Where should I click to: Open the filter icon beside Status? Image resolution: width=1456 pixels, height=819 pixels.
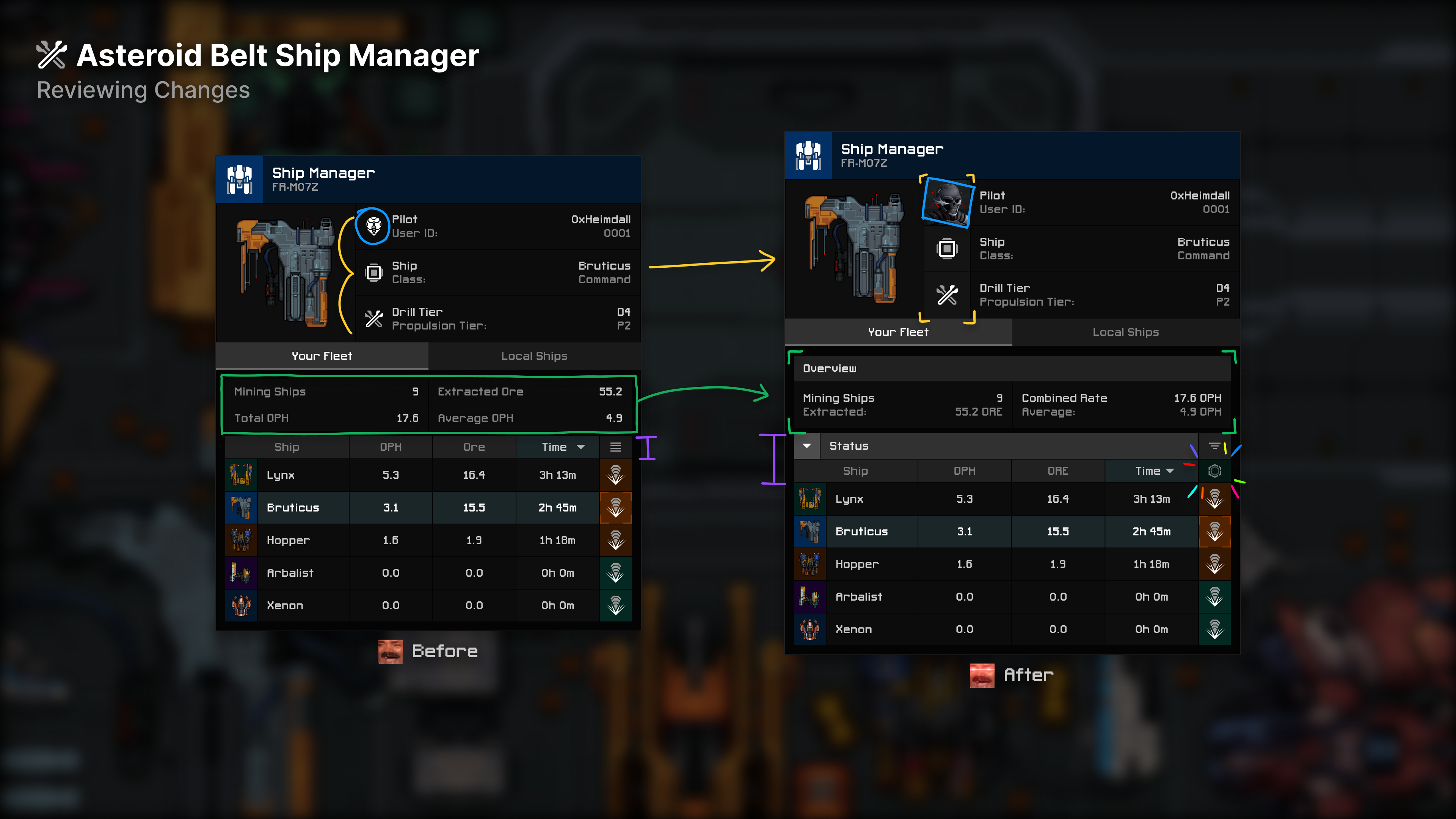(1213, 446)
